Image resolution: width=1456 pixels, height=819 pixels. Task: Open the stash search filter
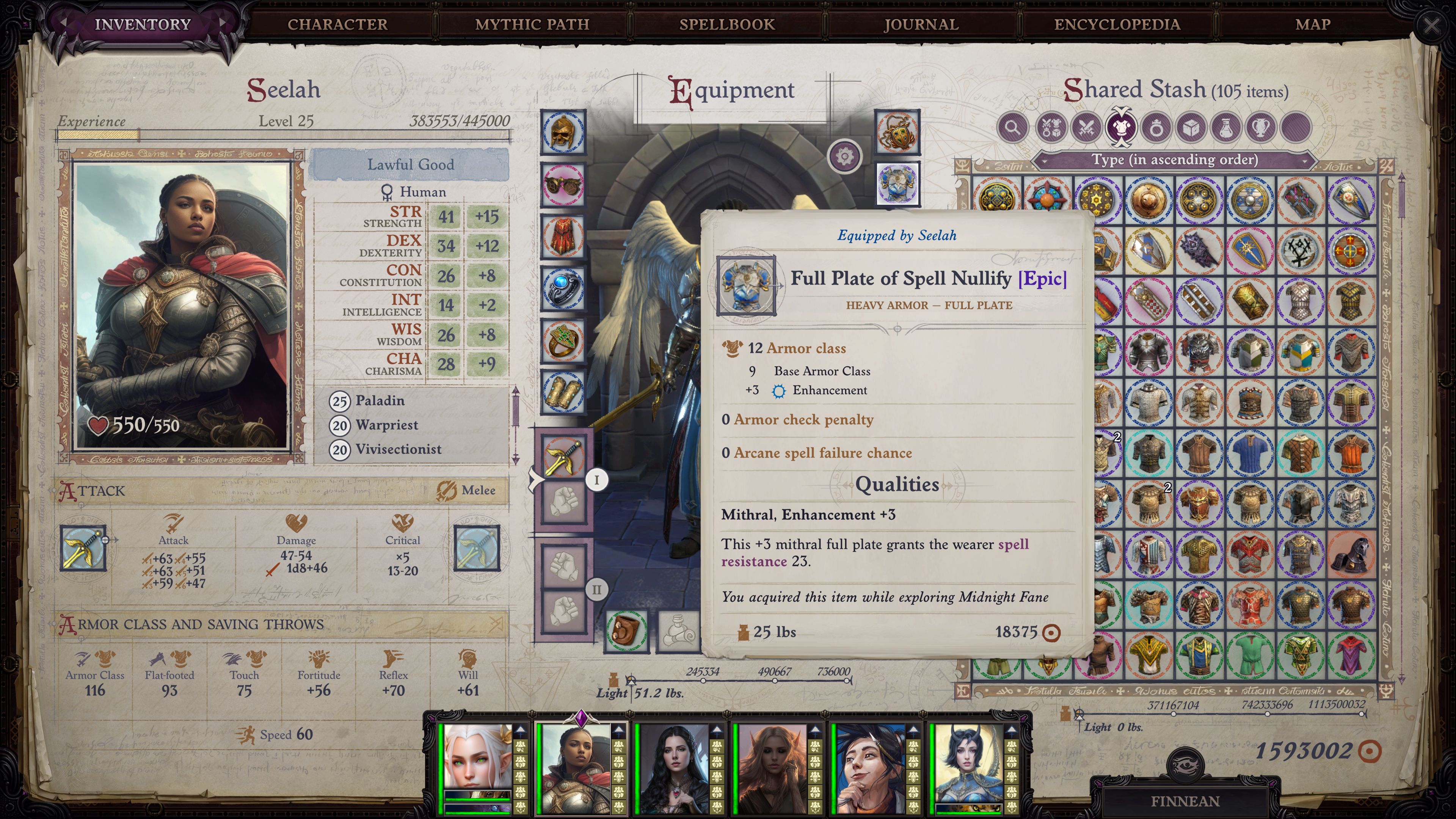pyautogui.click(x=1012, y=127)
